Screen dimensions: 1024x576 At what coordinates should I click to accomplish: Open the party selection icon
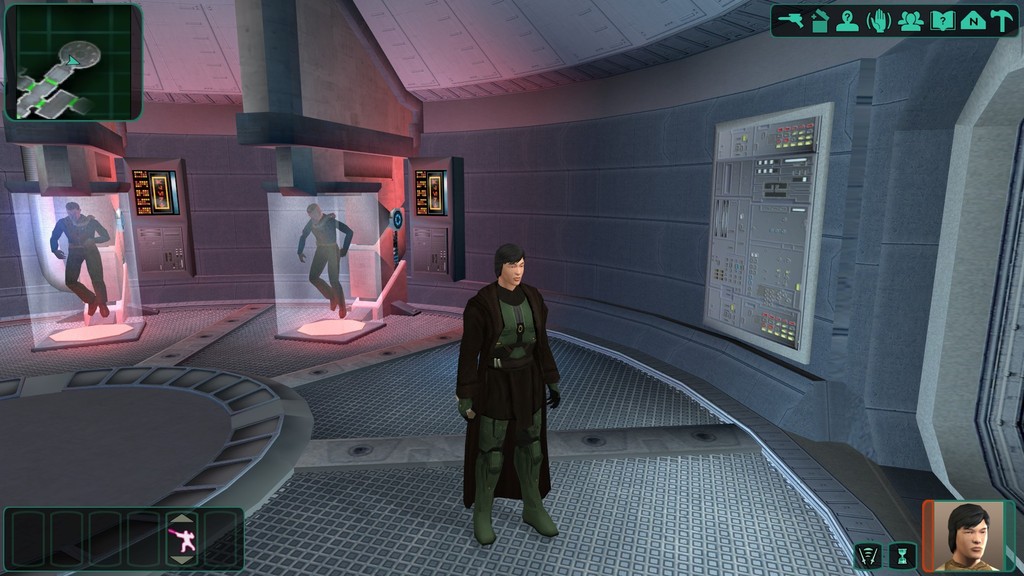point(910,20)
